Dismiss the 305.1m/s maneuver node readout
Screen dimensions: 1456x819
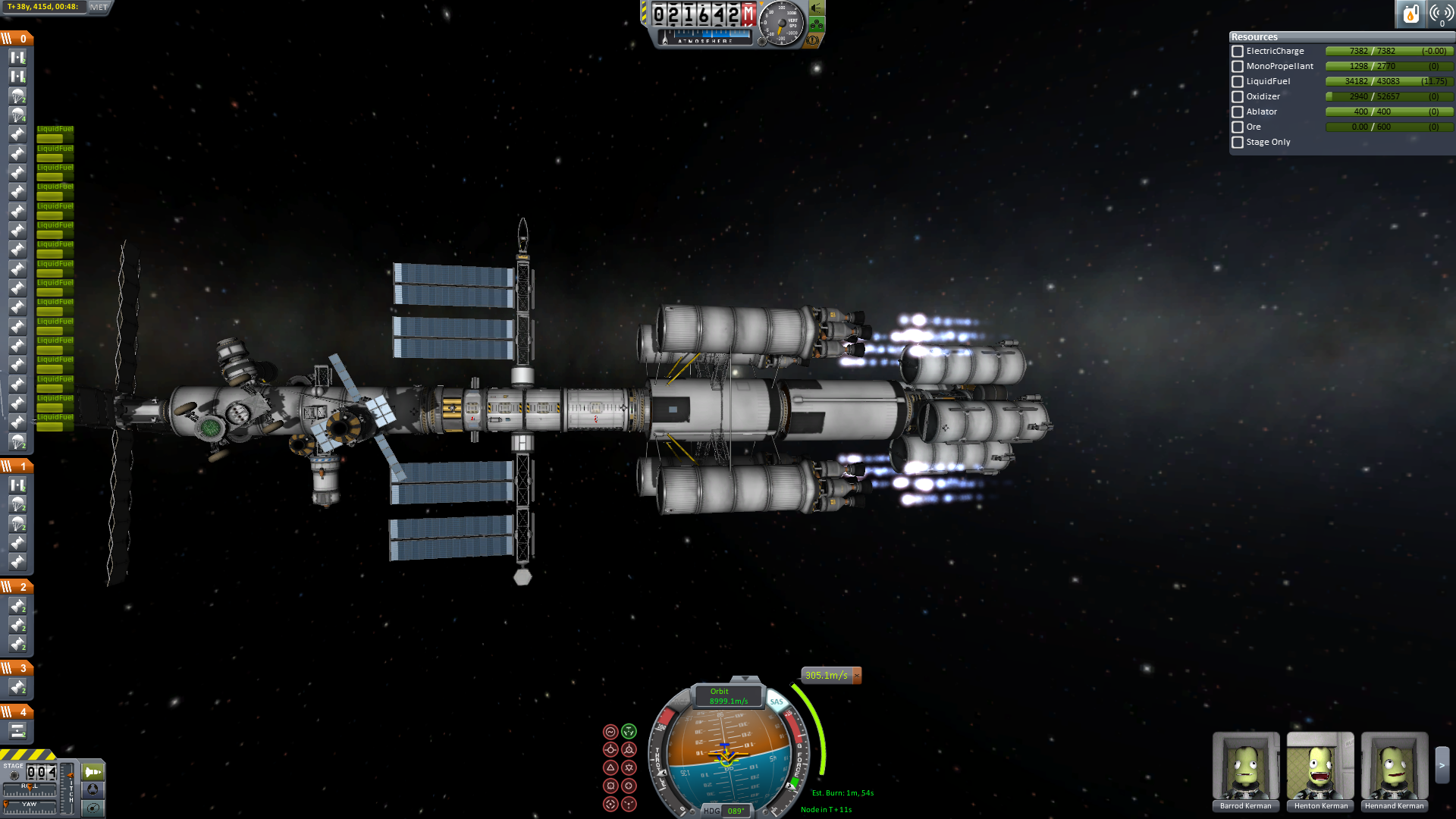click(857, 676)
